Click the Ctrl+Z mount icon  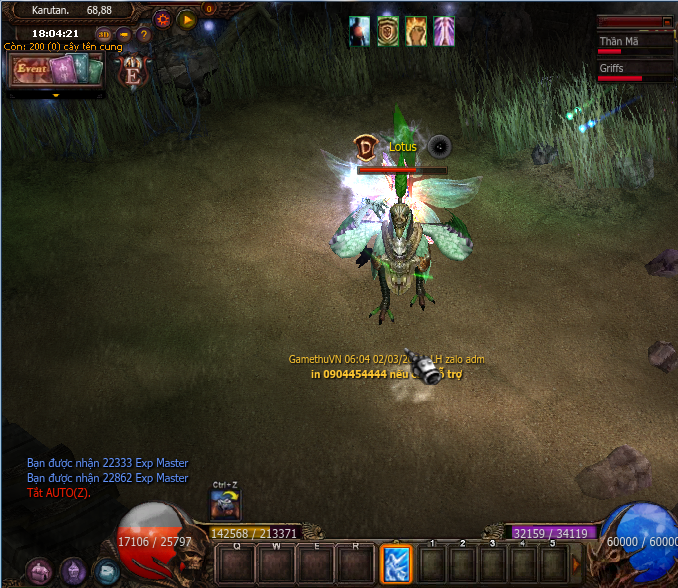point(225,505)
